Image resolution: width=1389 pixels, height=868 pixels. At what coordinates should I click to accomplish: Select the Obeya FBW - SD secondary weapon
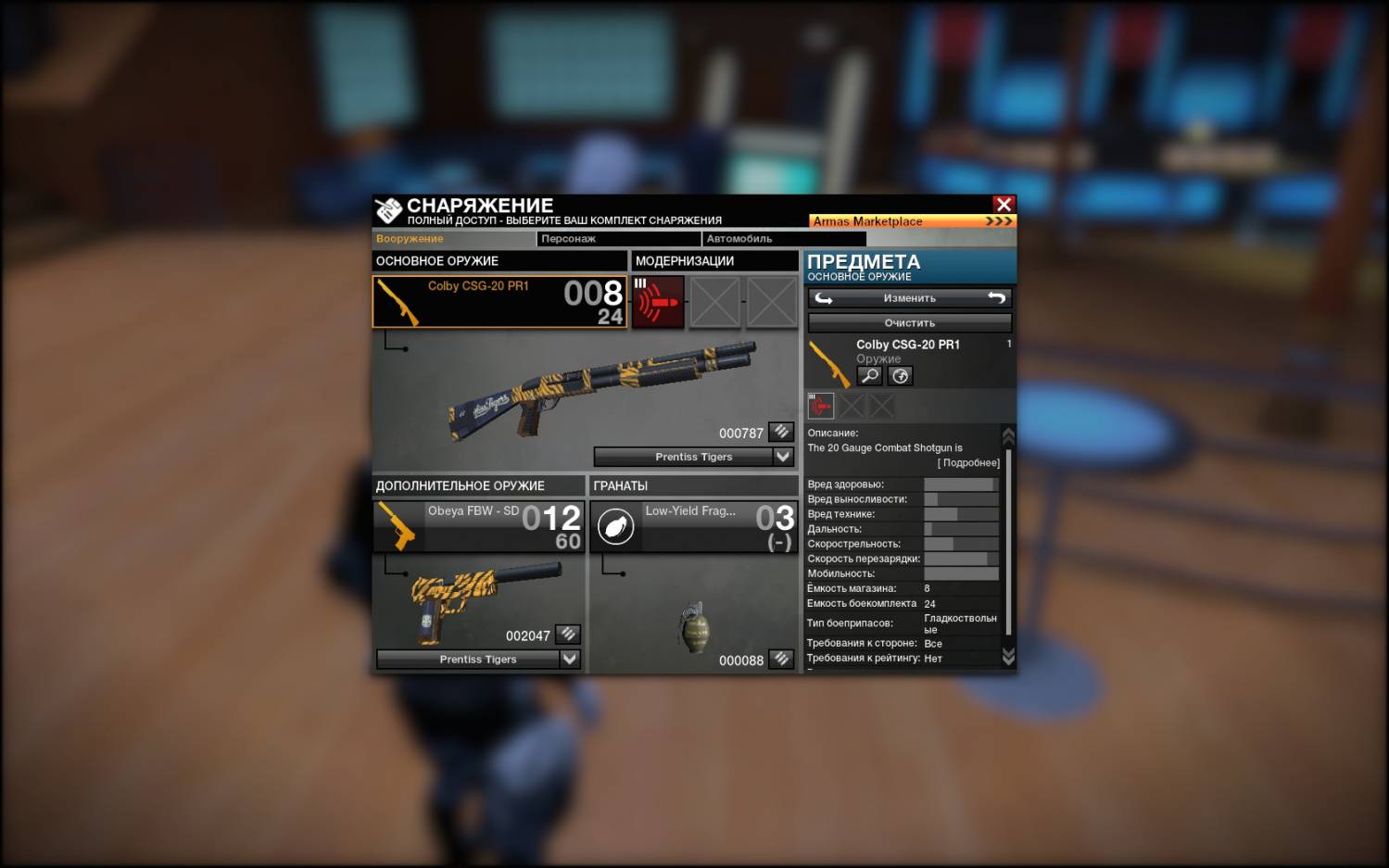(x=478, y=526)
